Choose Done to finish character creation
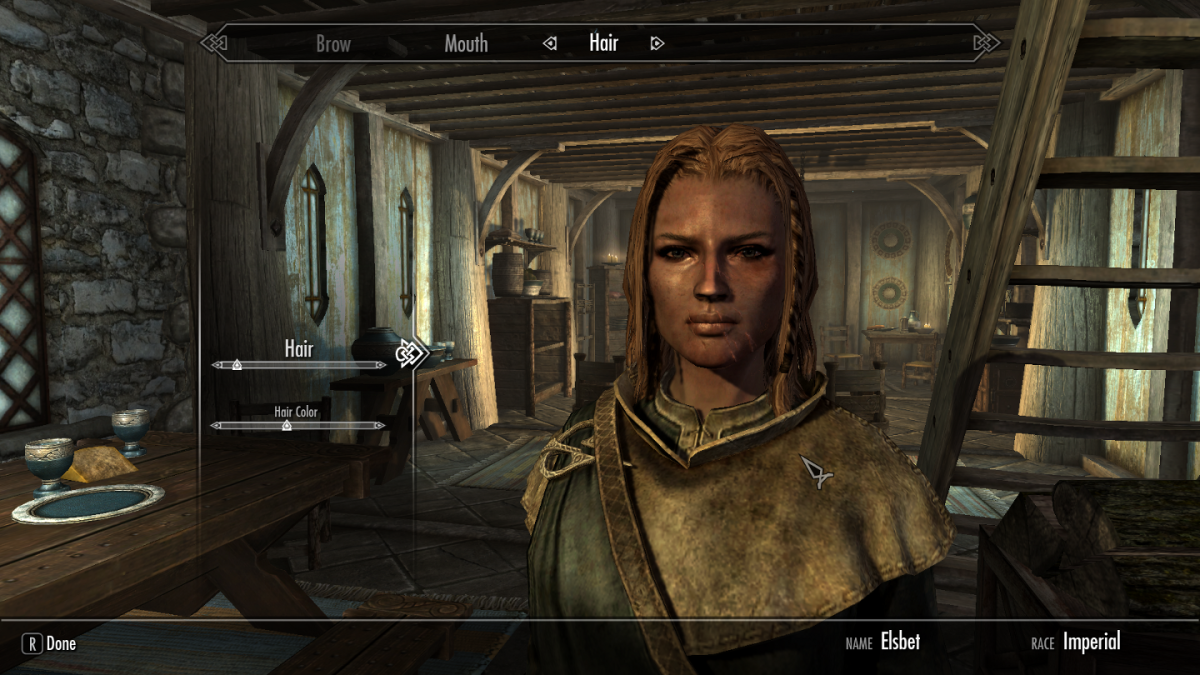This screenshot has height=675, width=1200. pyautogui.click(x=49, y=643)
